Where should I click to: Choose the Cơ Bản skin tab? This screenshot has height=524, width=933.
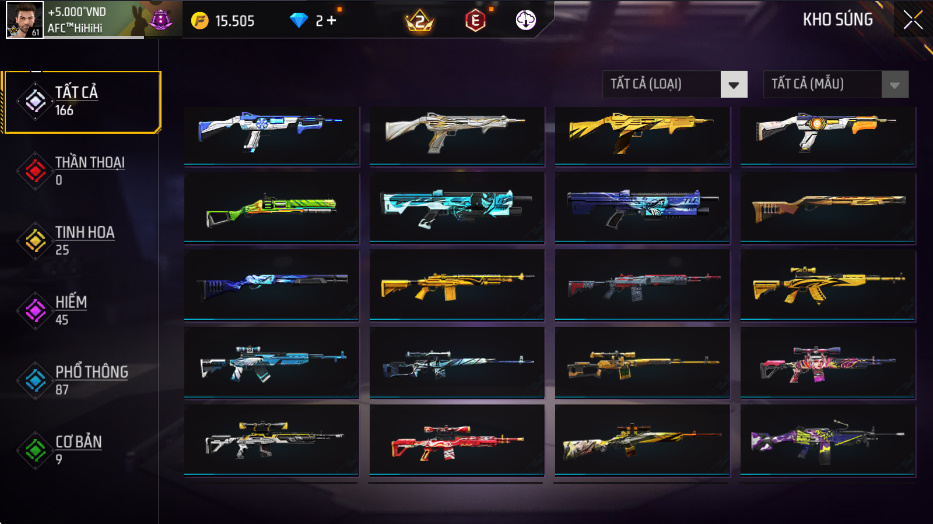point(80,450)
